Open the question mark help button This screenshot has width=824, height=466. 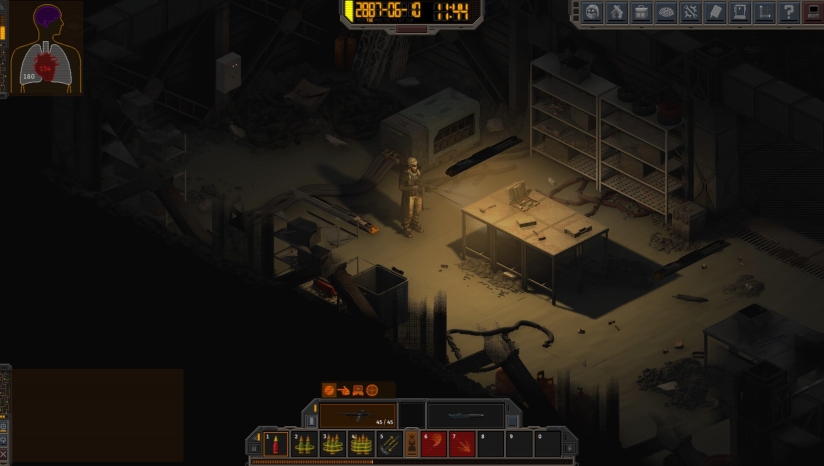coord(788,12)
